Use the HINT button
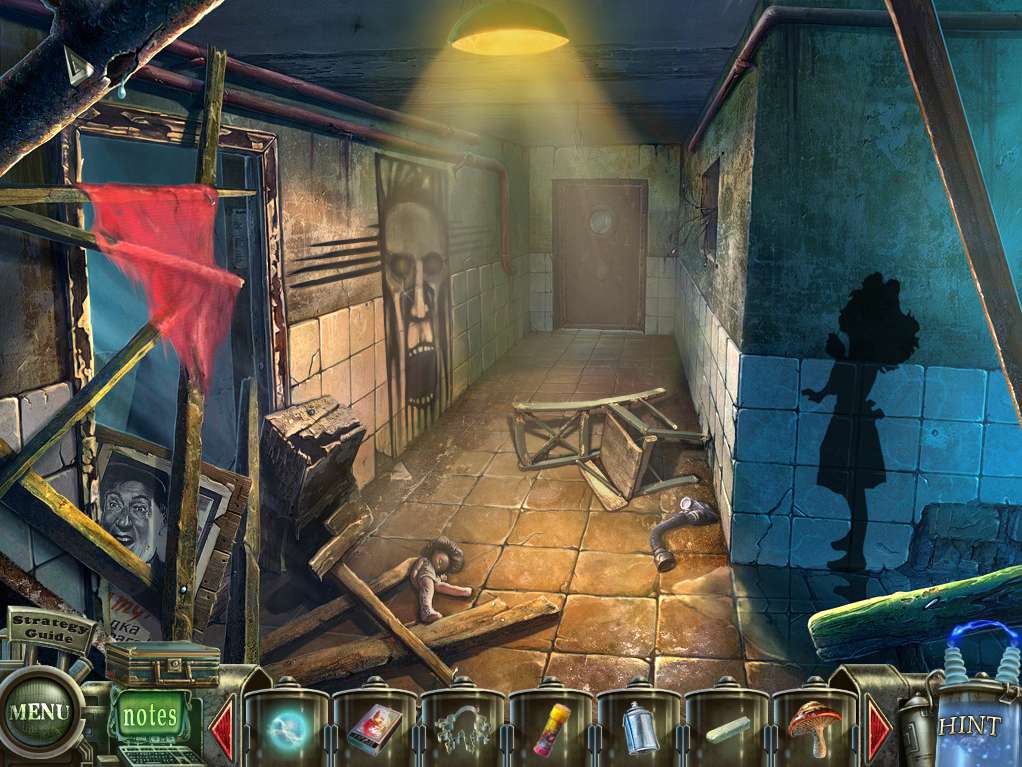This screenshot has height=767, width=1022. (x=969, y=725)
